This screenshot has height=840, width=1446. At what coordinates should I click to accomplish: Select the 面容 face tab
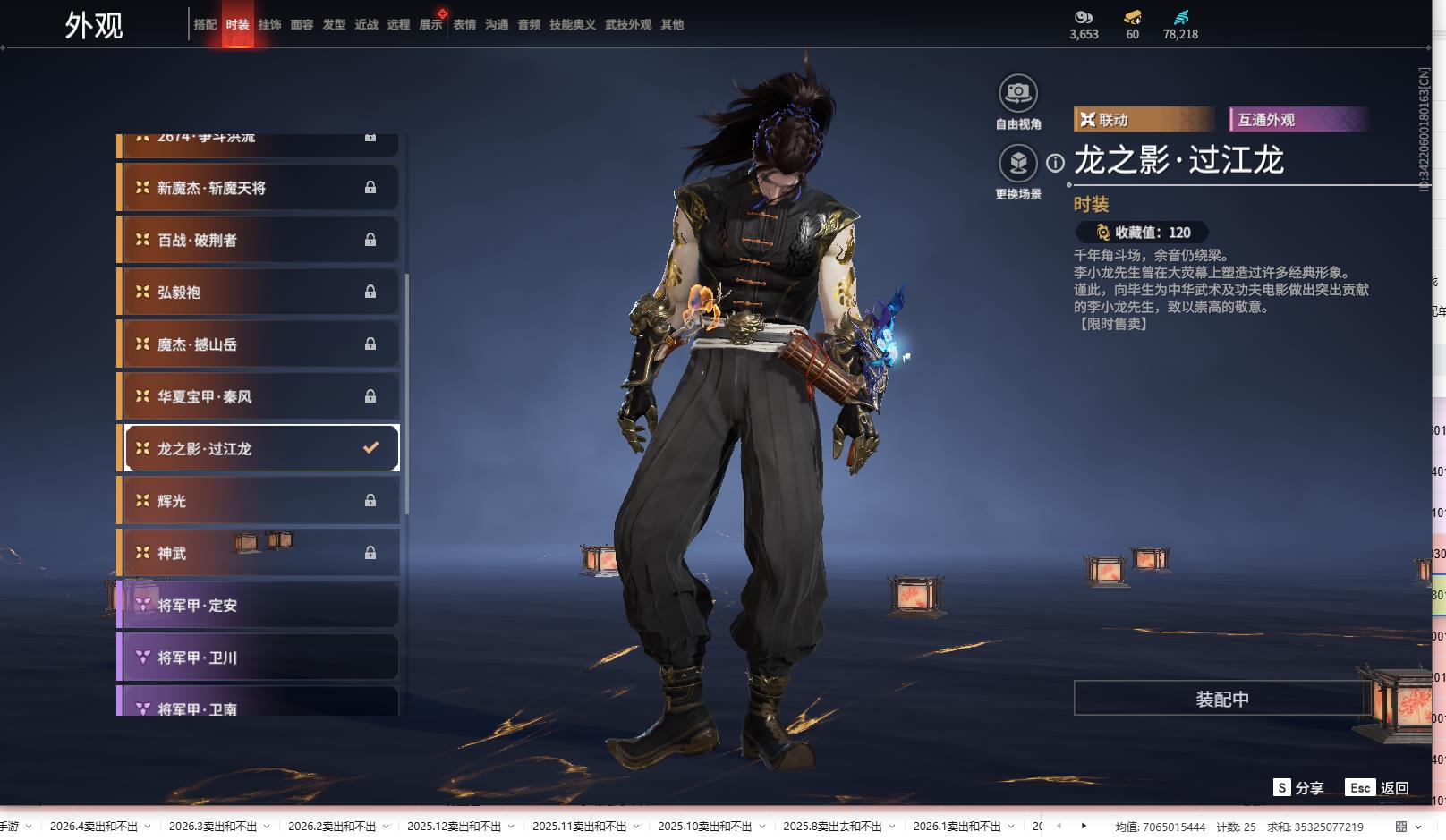(x=302, y=25)
